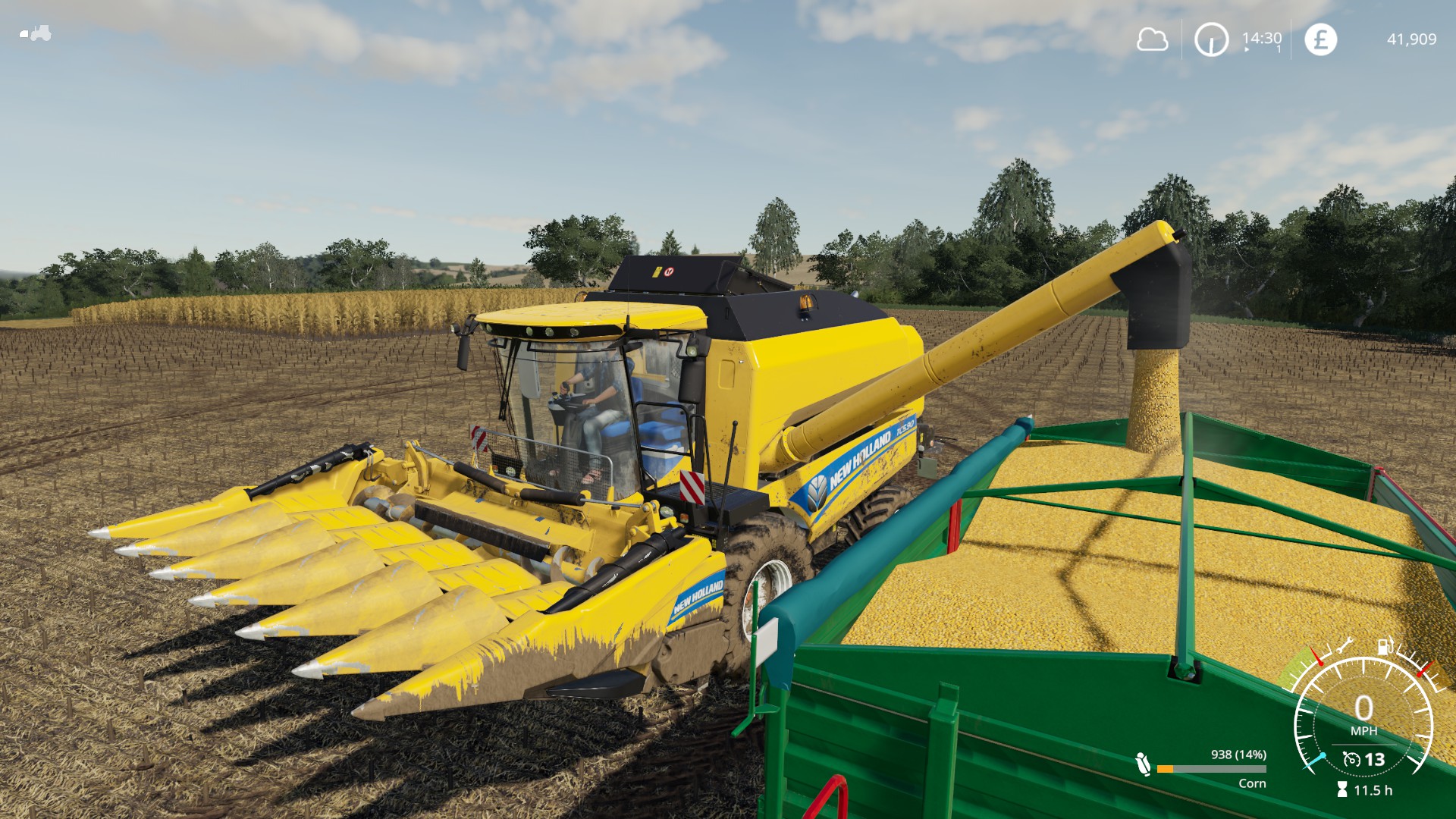Select the wrench damage icon on the gauge

pos(1345,646)
